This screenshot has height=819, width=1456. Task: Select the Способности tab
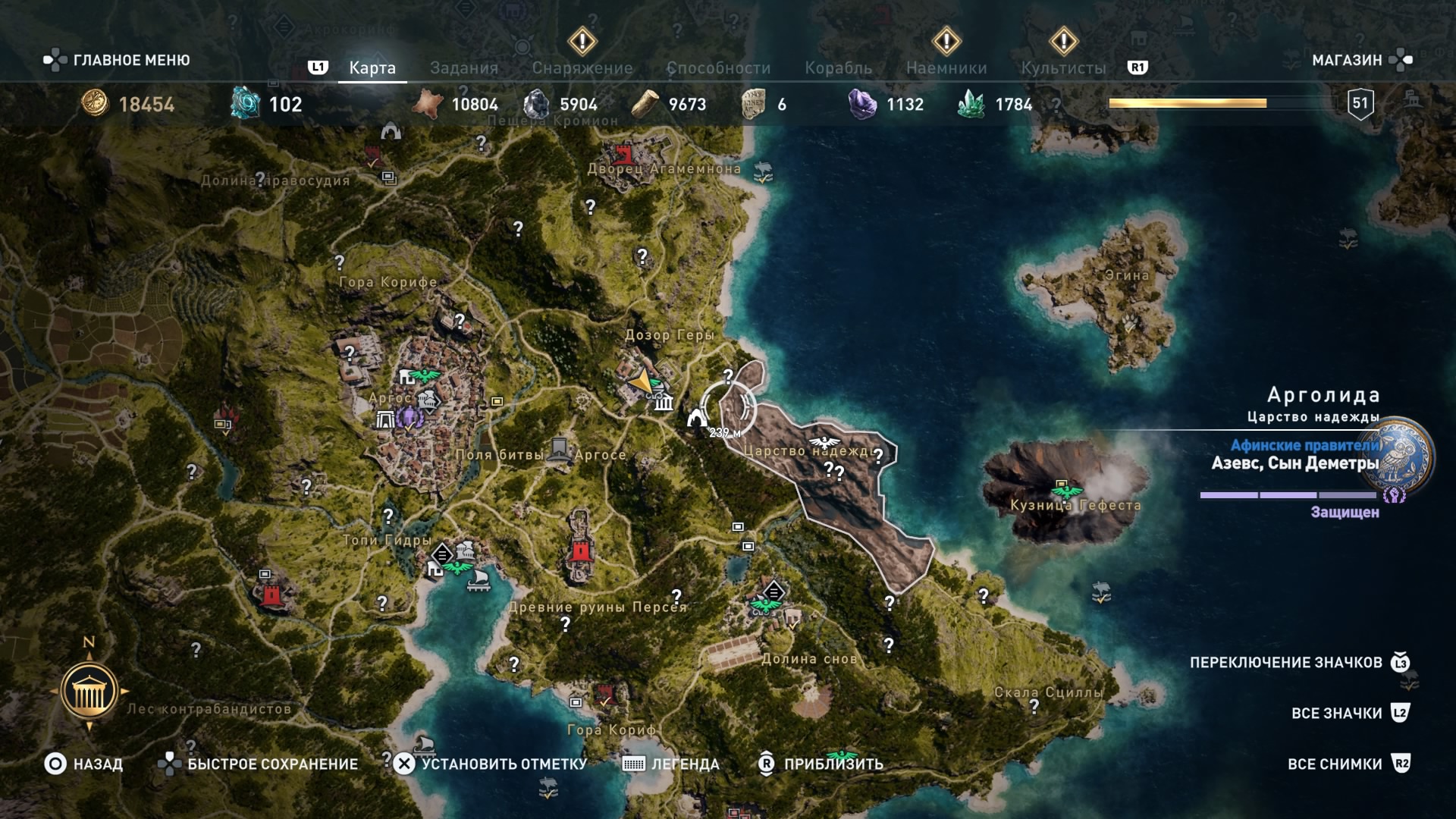[718, 68]
